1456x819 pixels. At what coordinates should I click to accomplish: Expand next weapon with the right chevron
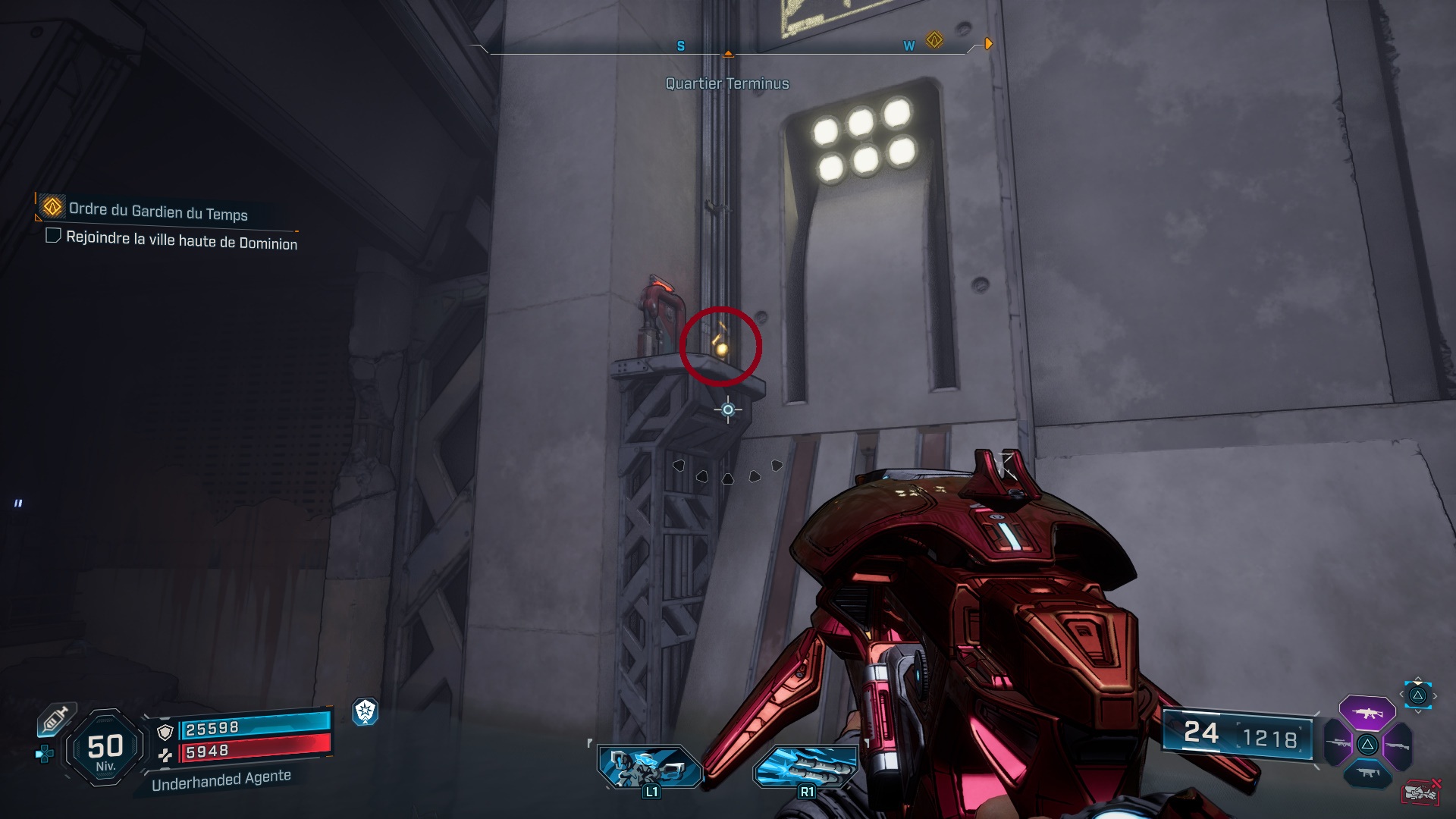tap(1435, 695)
